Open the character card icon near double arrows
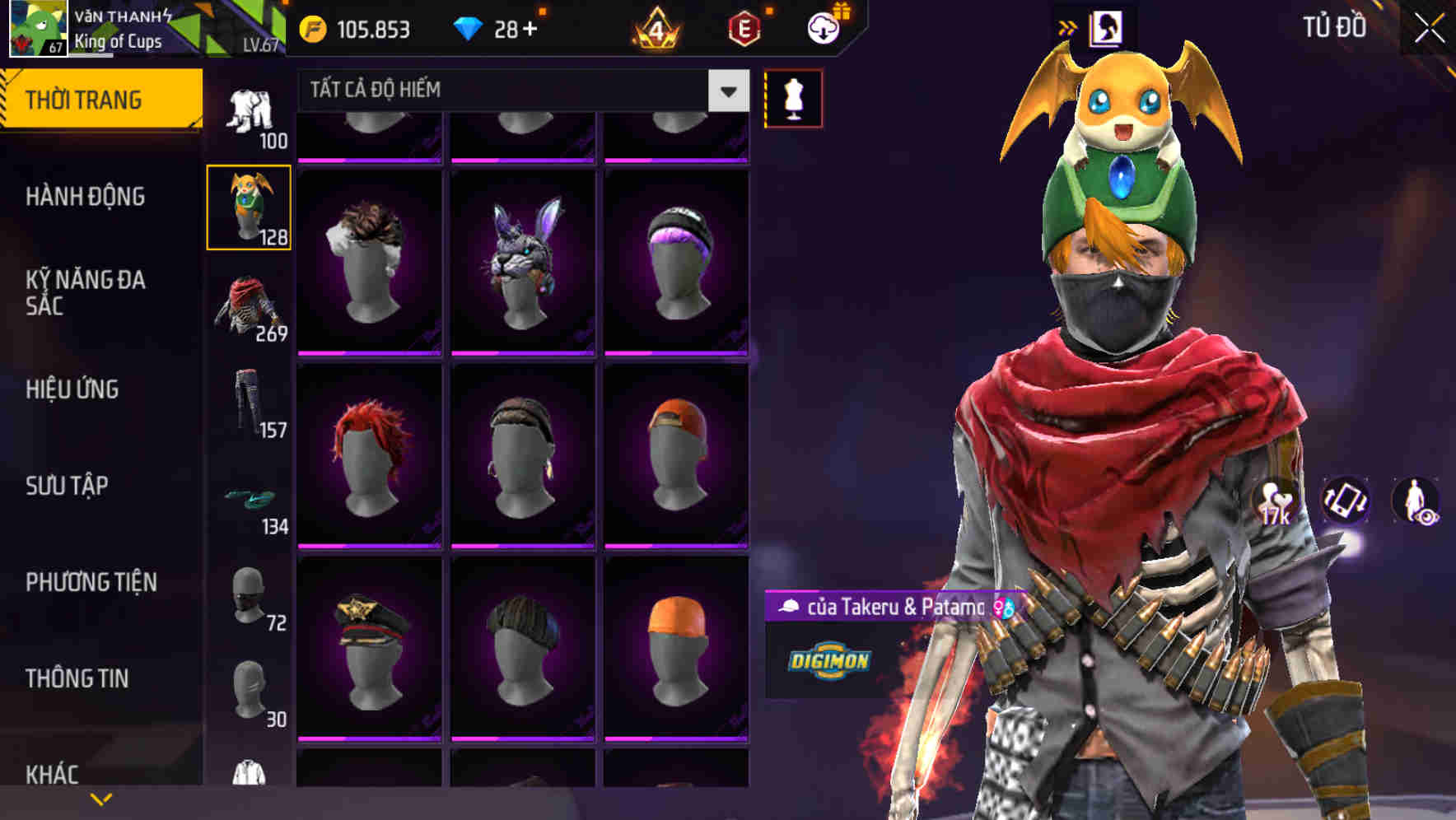This screenshot has width=1456, height=820. (x=1105, y=25)
